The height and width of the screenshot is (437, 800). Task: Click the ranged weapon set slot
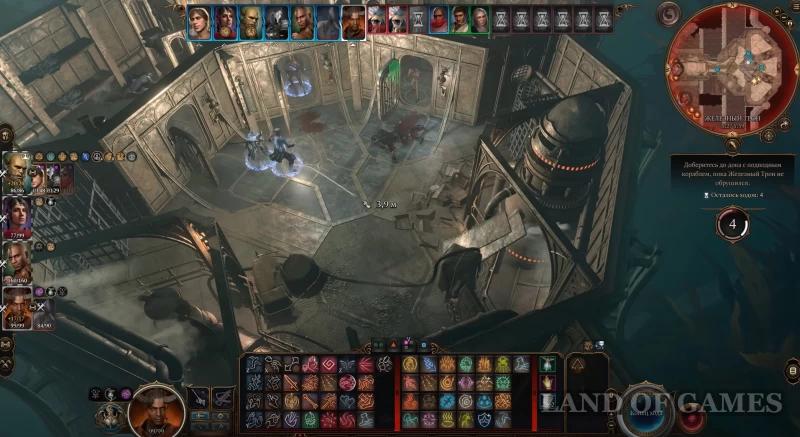pyautogui.click(x=224, y=398)
